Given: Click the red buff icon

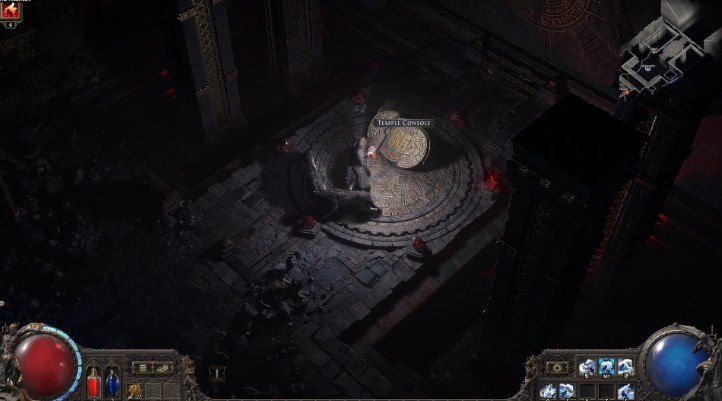Looking at the screenshot, I should [x=12, y=10].
